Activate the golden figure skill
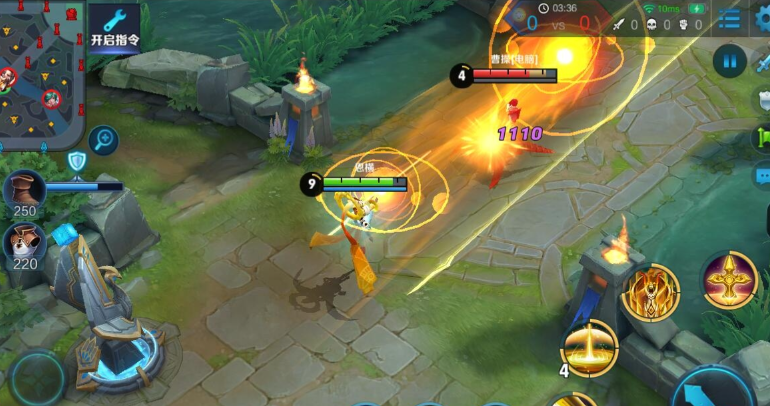Screen dimensions: 770x406 coord(650,293)
